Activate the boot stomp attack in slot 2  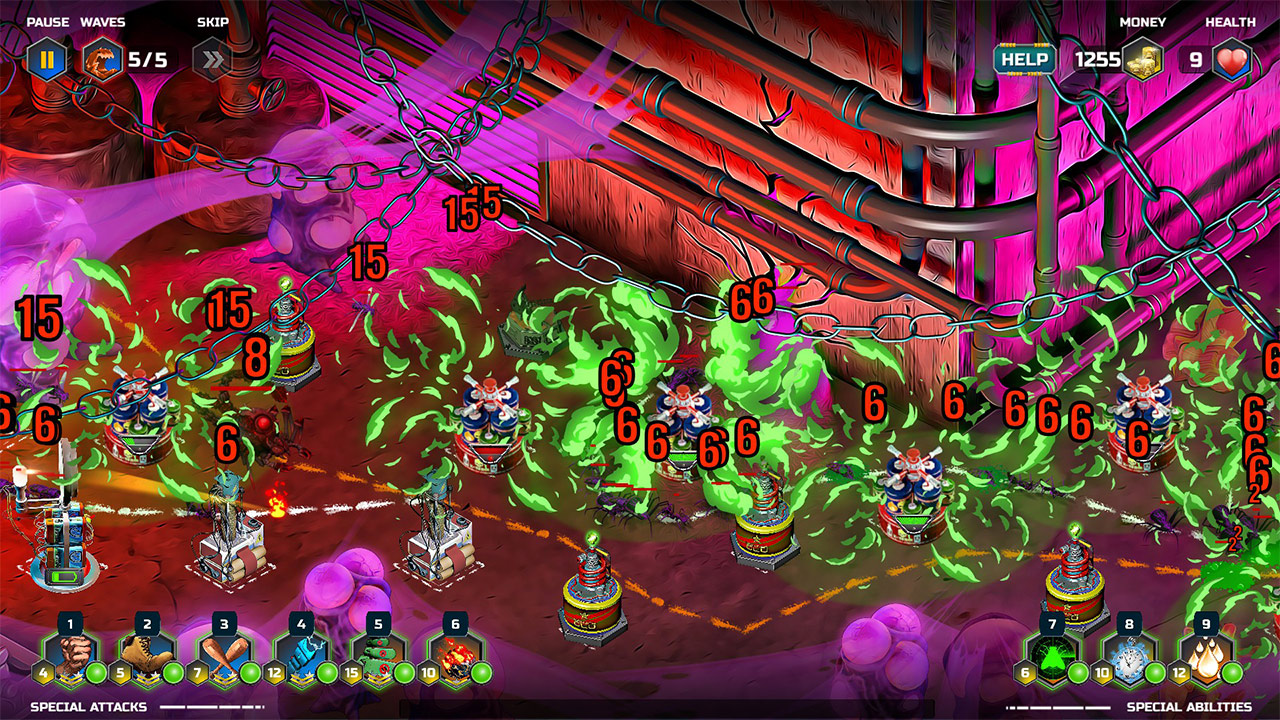tap(145, 655)
